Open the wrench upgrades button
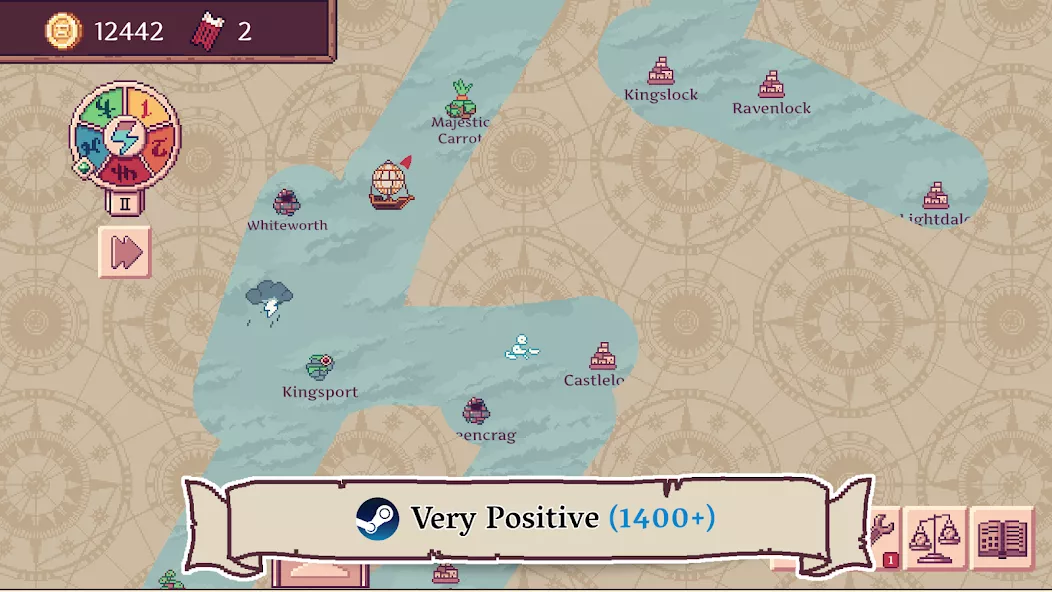1052x592 pixels. pyautogui.click(x=885, y=530)
